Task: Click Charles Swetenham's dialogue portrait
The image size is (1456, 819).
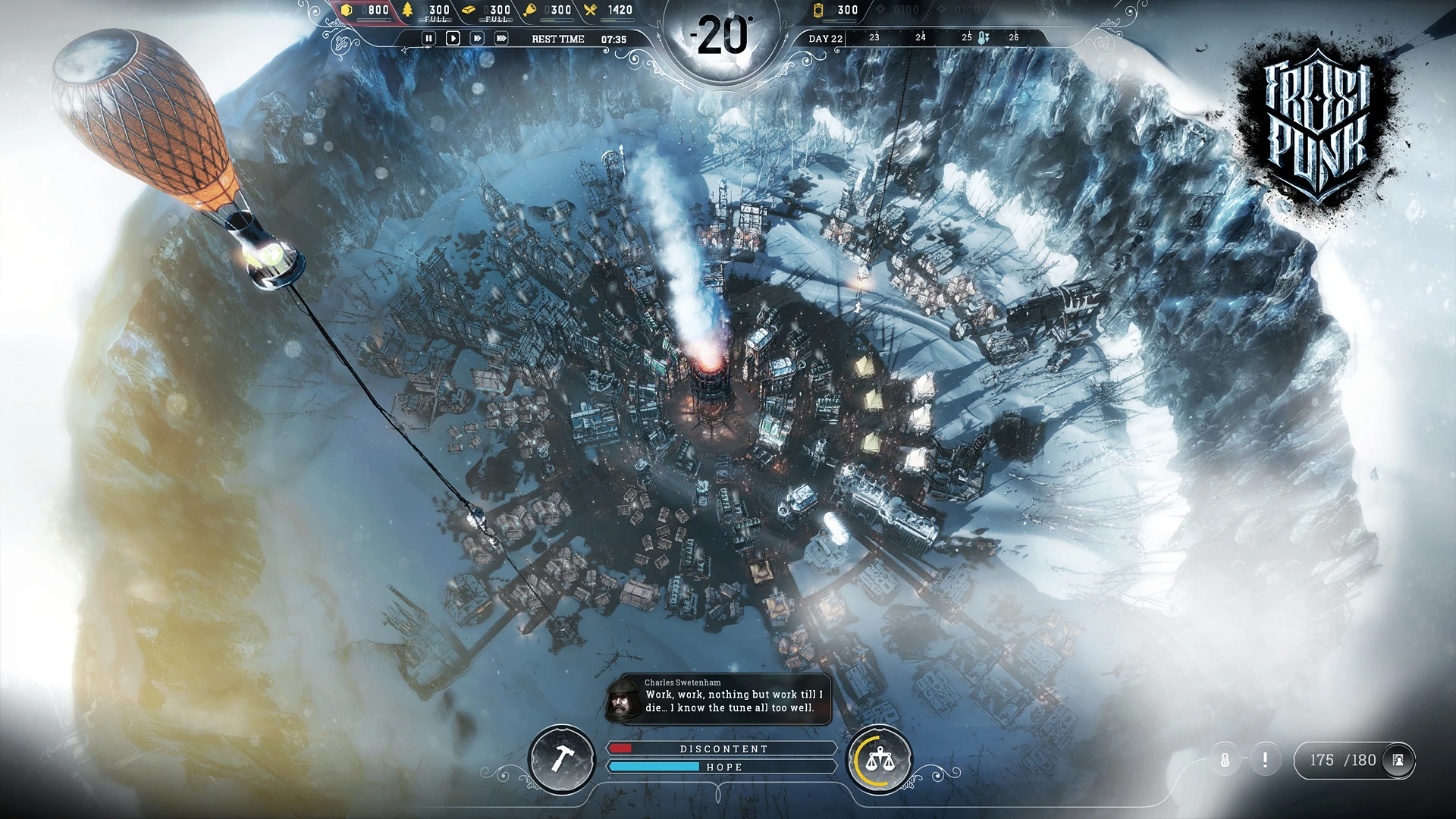Action: 623,701
